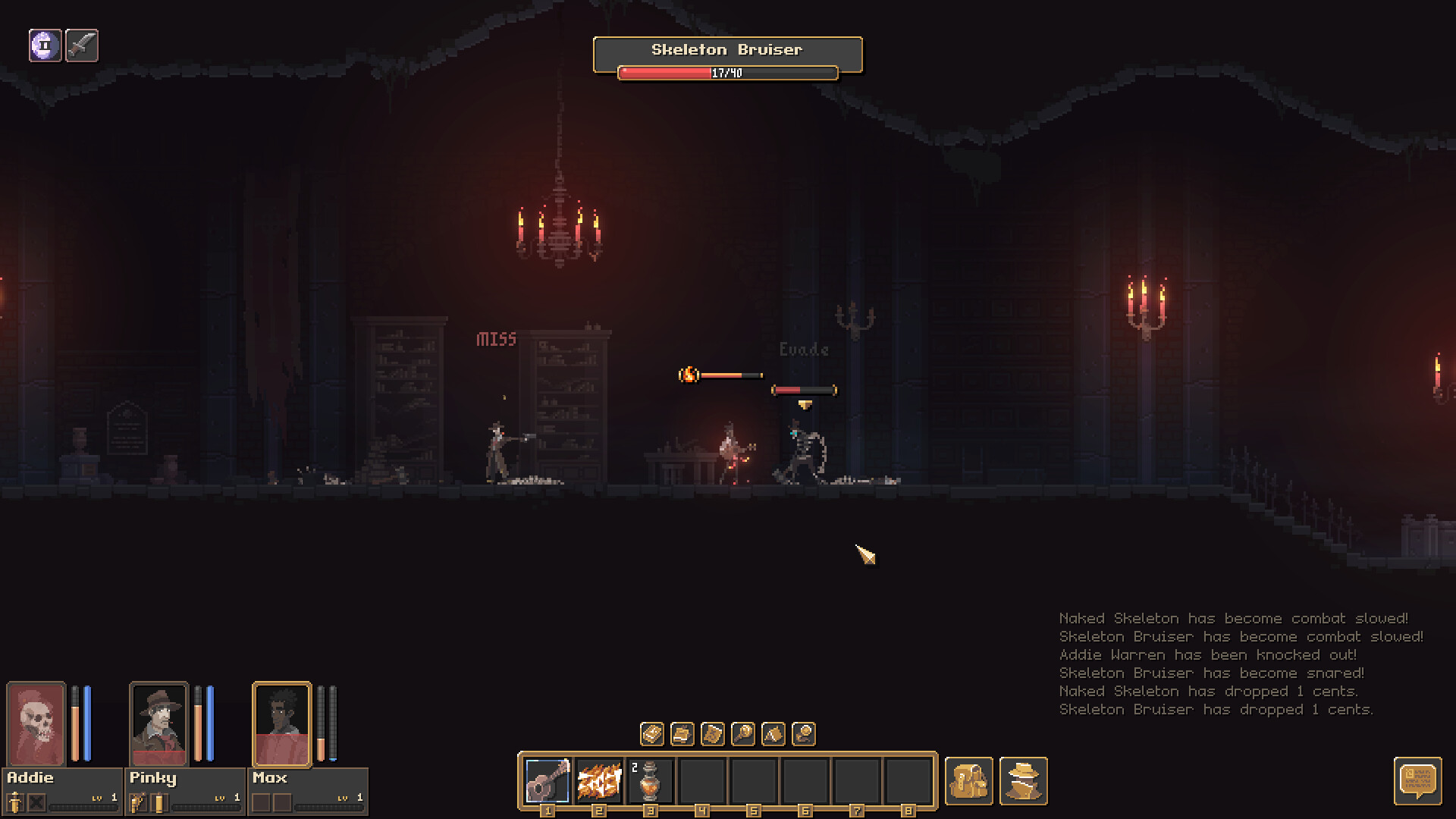Select the guitar in hotbar slot 1
The image size is (1456, 819).
548,780
